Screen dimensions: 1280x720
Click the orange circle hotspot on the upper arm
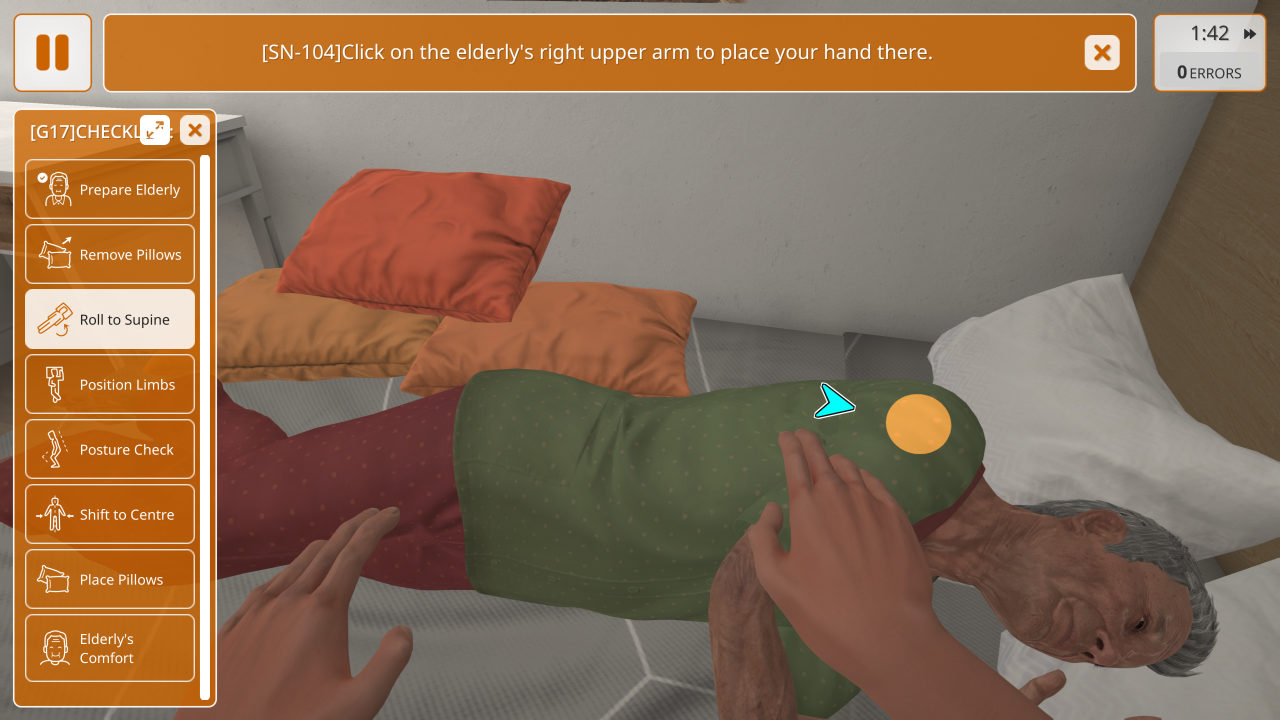coord(918,424)
